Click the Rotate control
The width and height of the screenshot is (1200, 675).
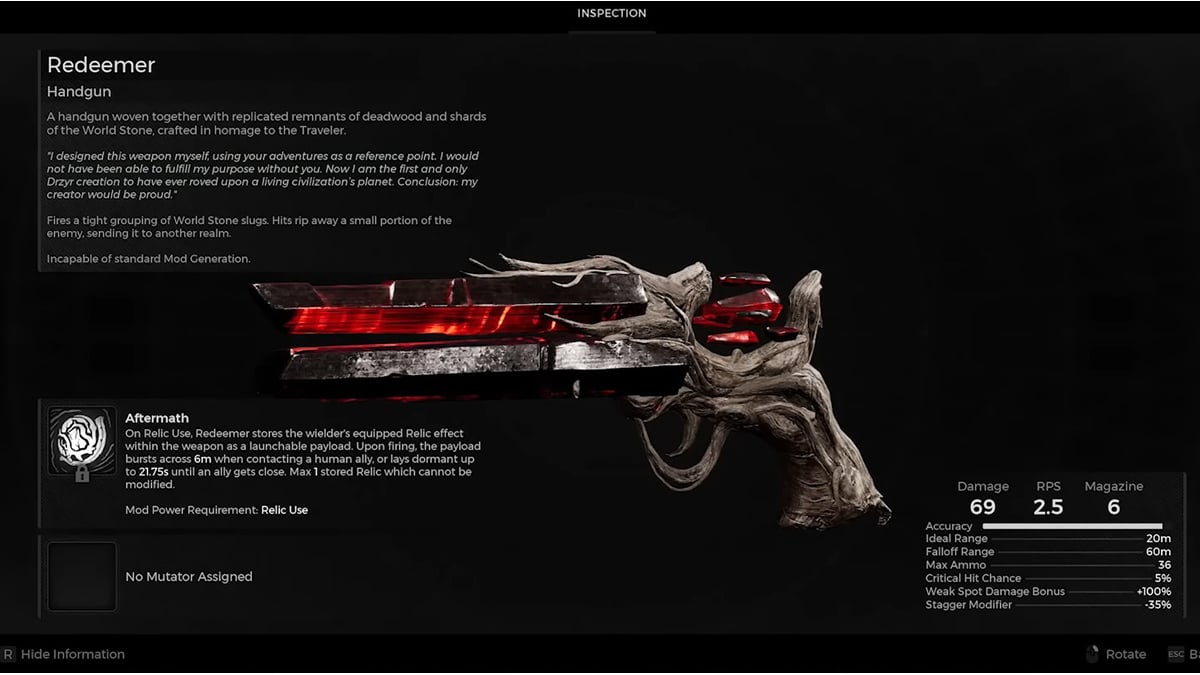(x=1125, y=654)
